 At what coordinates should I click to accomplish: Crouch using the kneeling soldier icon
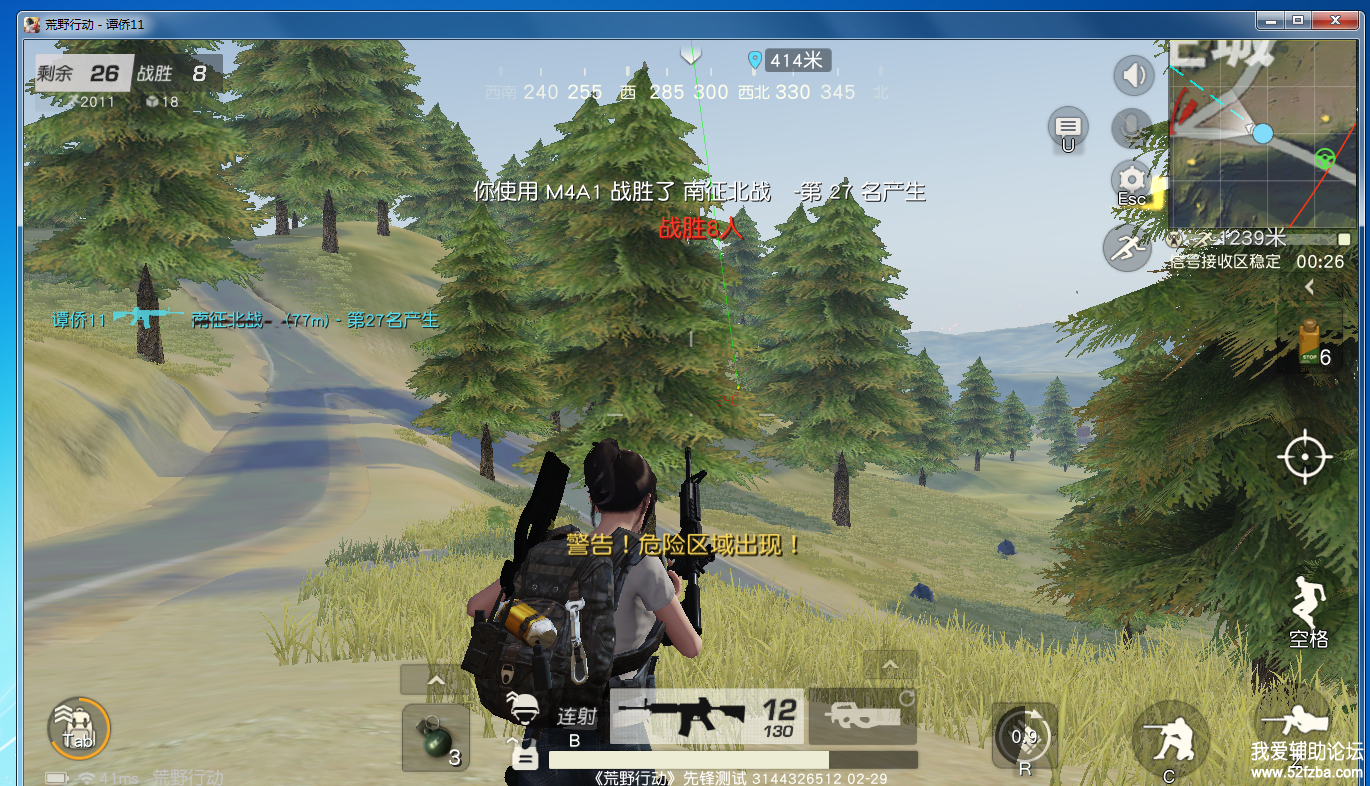click(x=1168, y=740)
